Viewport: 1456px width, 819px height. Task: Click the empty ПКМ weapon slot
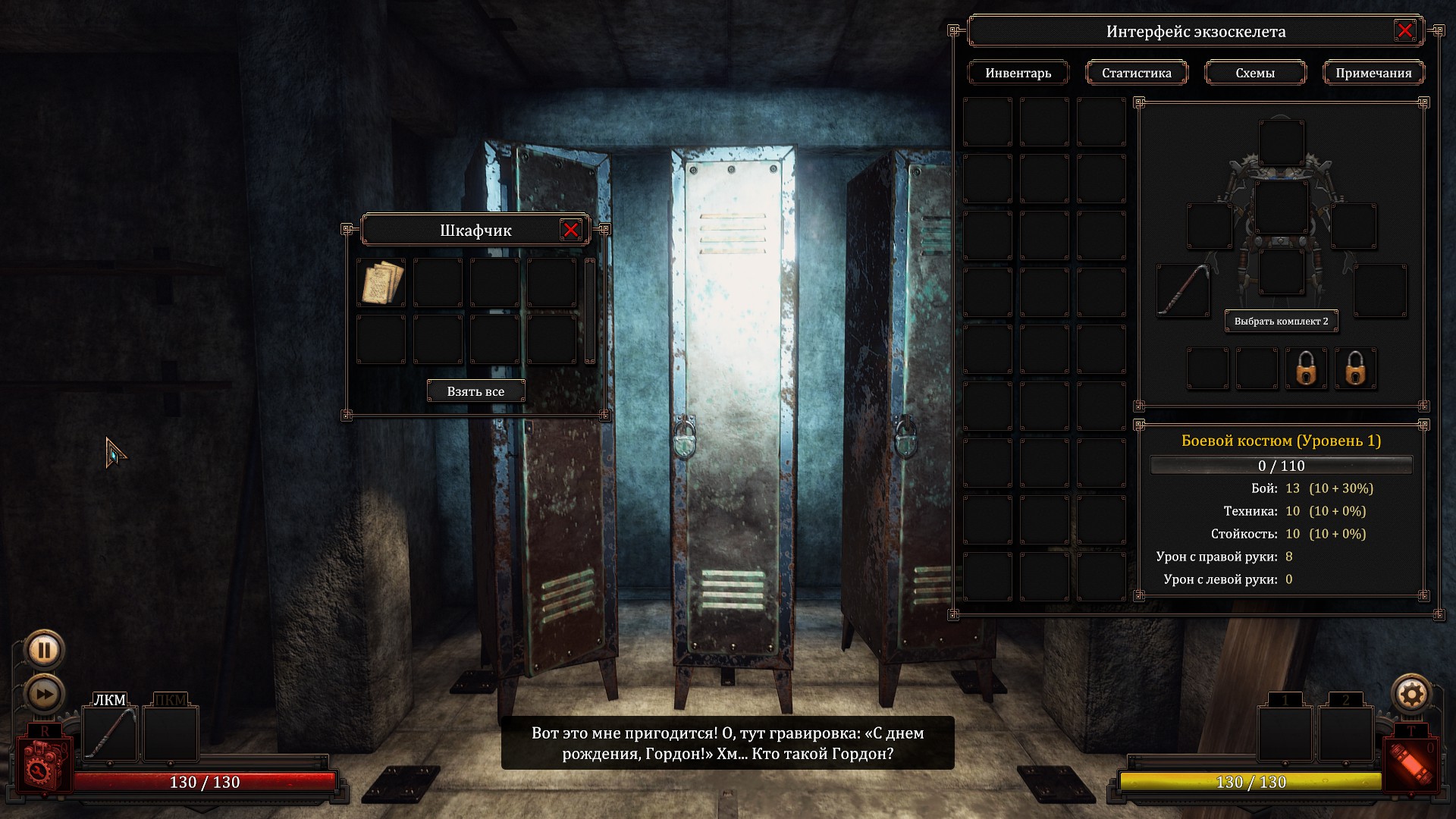171,733
